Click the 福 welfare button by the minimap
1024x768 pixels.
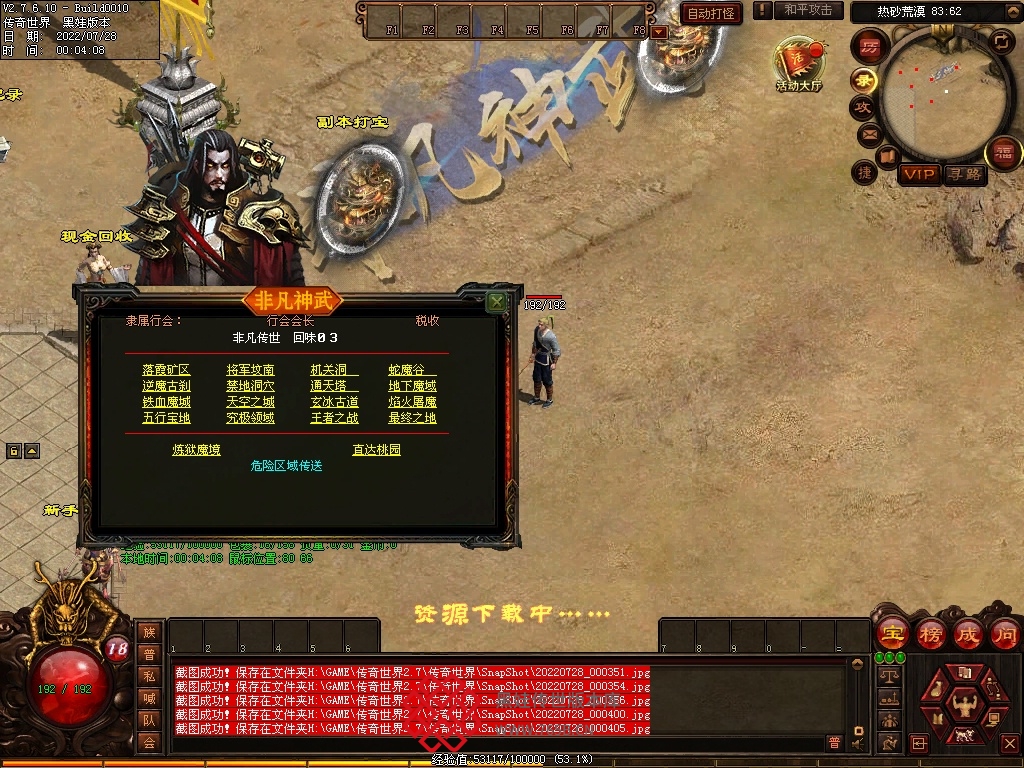click(1002, 154)
